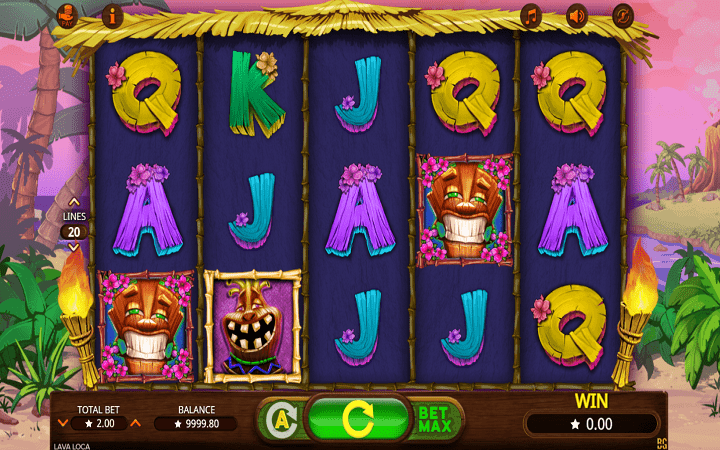The image size is (720, 450).
Task: Open the orange chair icon at top left
Action: tap(66, 15)
